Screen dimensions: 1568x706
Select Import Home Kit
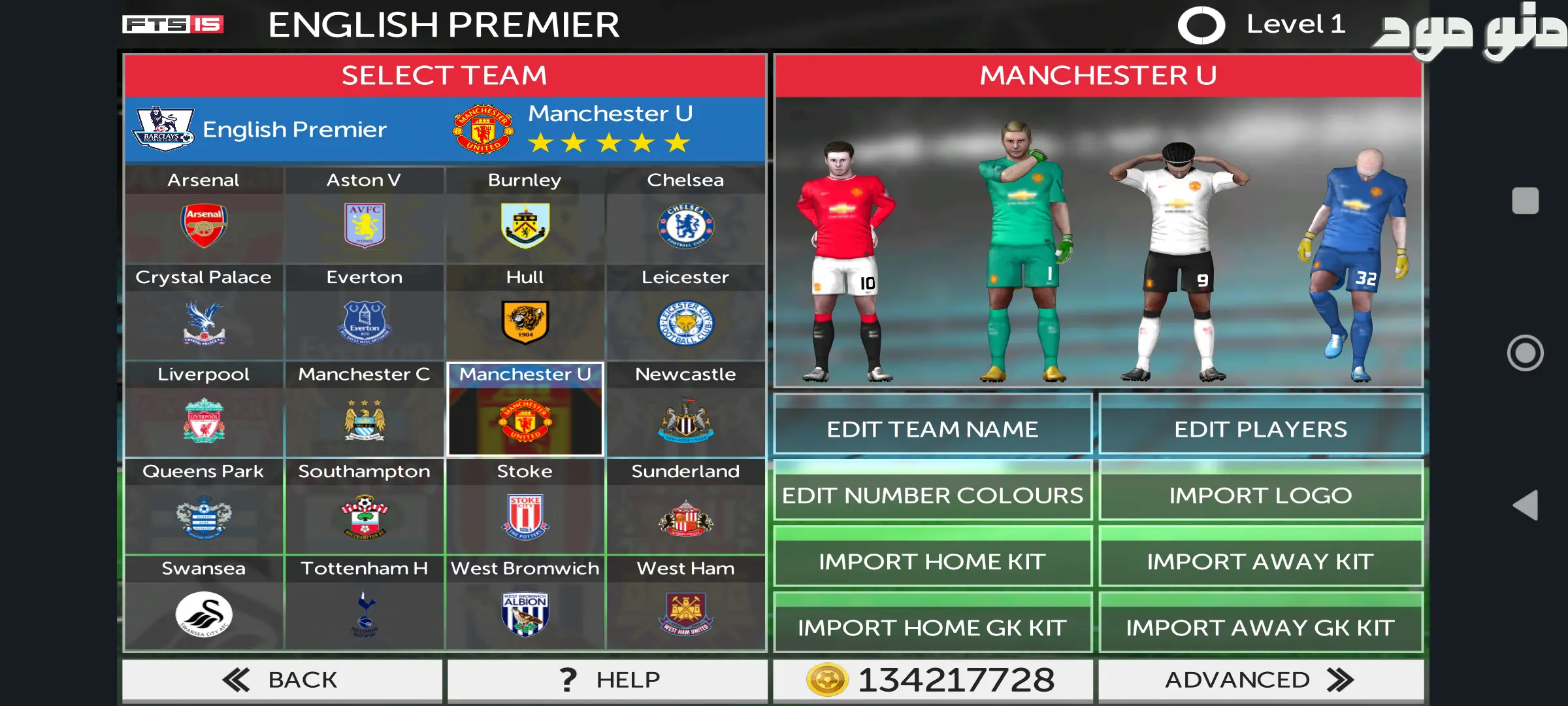(x=932, y=562)
